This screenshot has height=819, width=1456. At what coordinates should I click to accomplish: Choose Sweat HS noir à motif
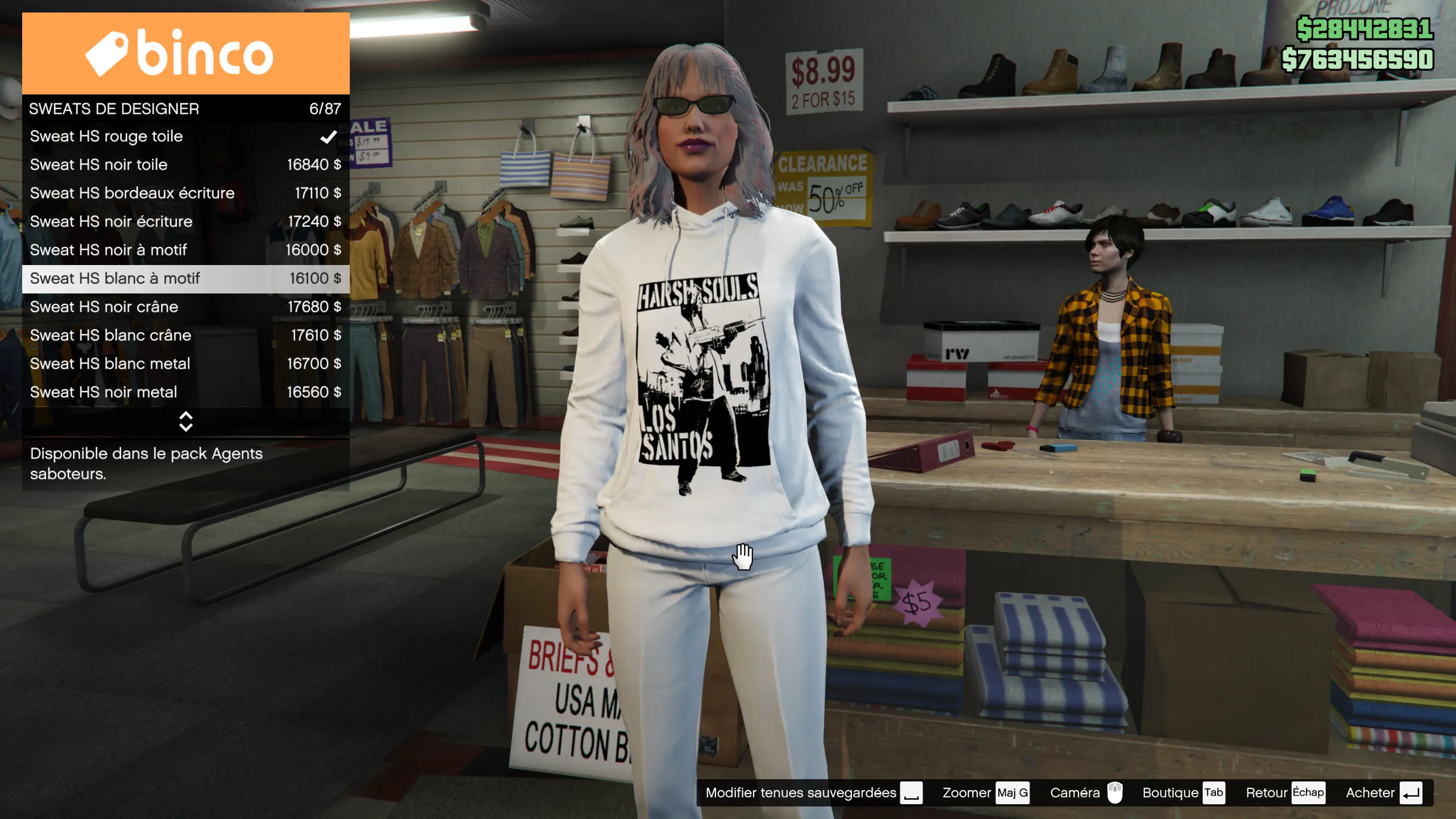185,250
